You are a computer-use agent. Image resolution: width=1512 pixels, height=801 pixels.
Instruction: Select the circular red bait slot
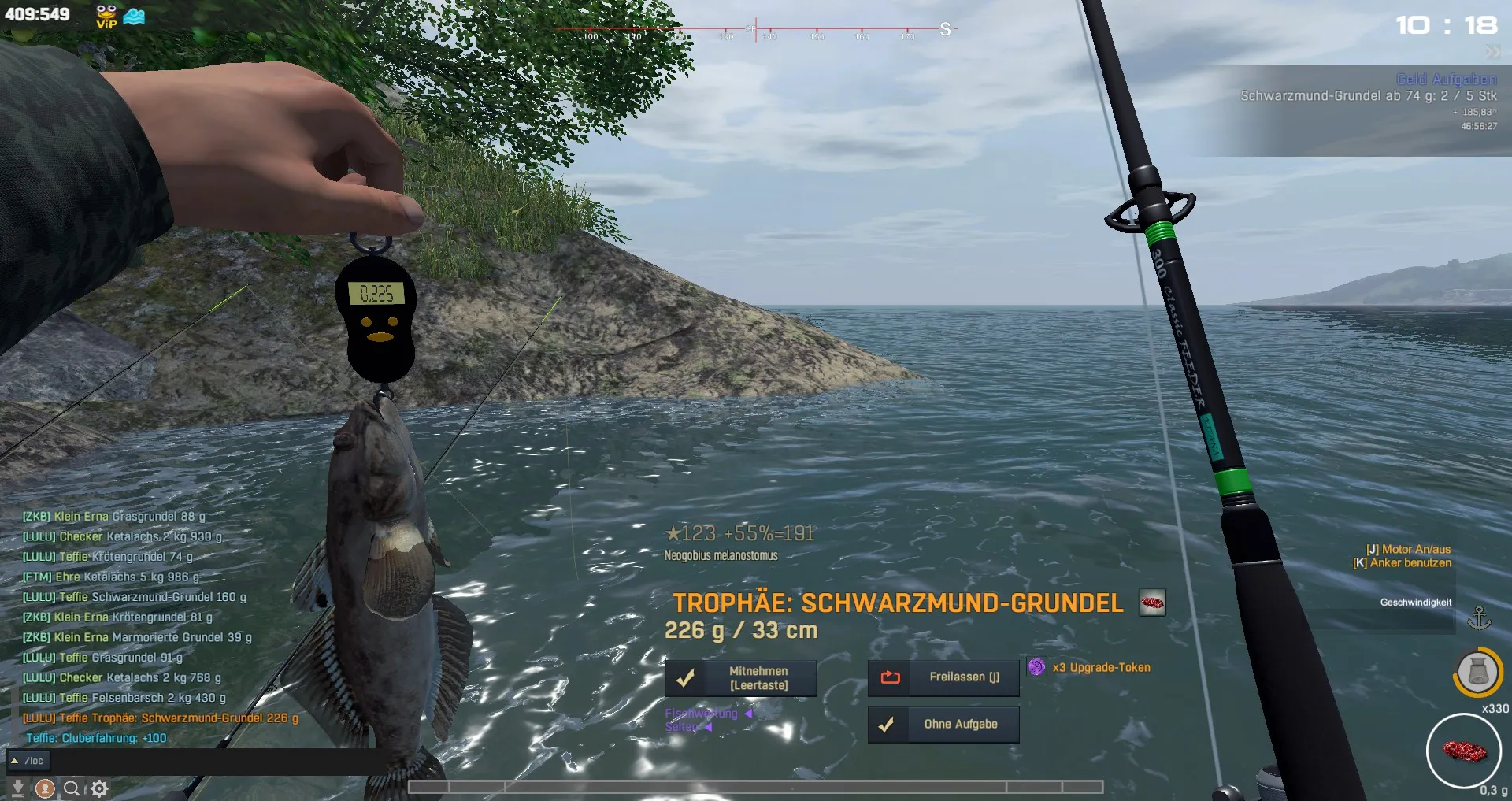tap(1465, 751)
